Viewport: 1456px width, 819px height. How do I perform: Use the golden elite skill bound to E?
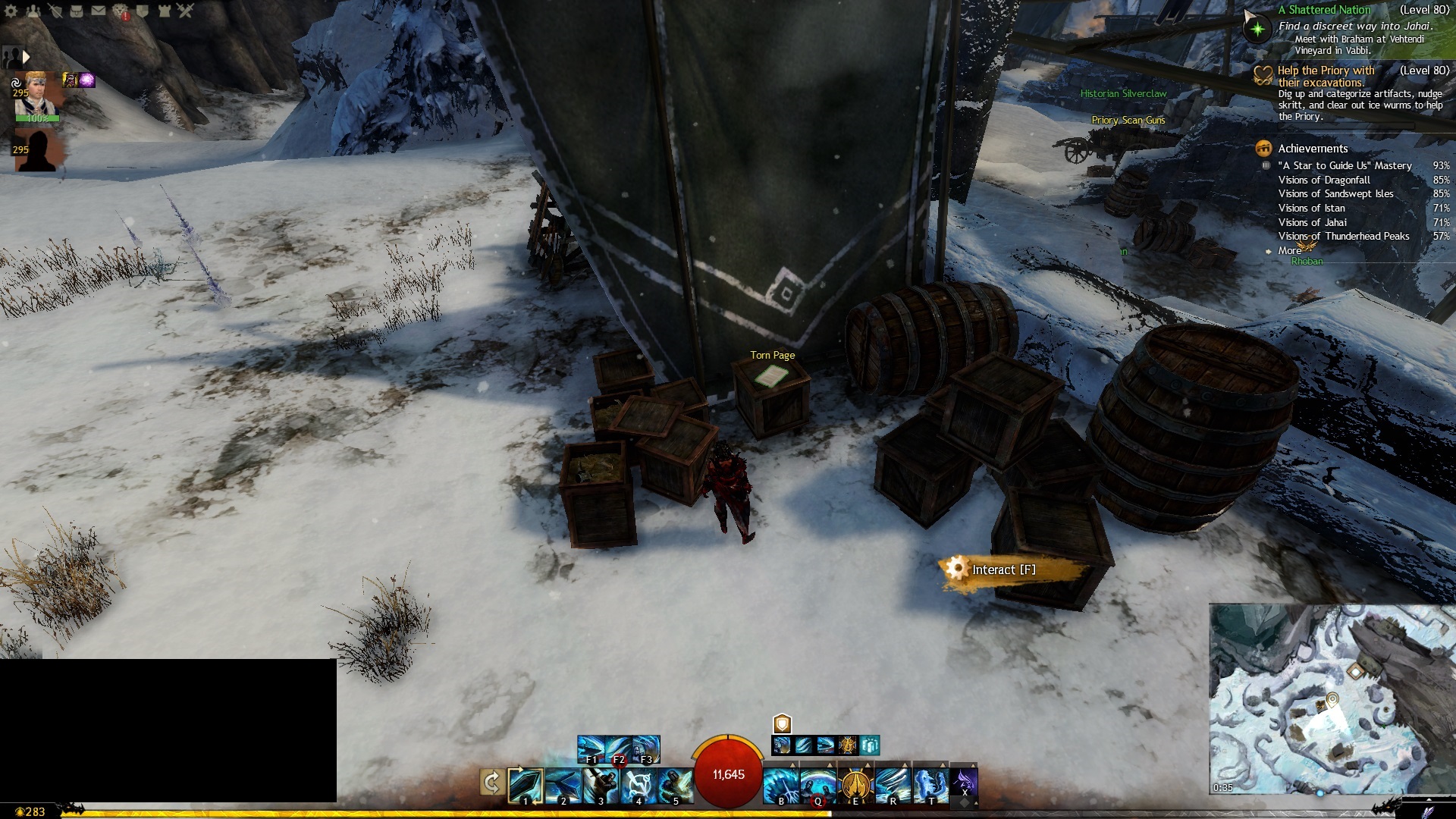855,785
